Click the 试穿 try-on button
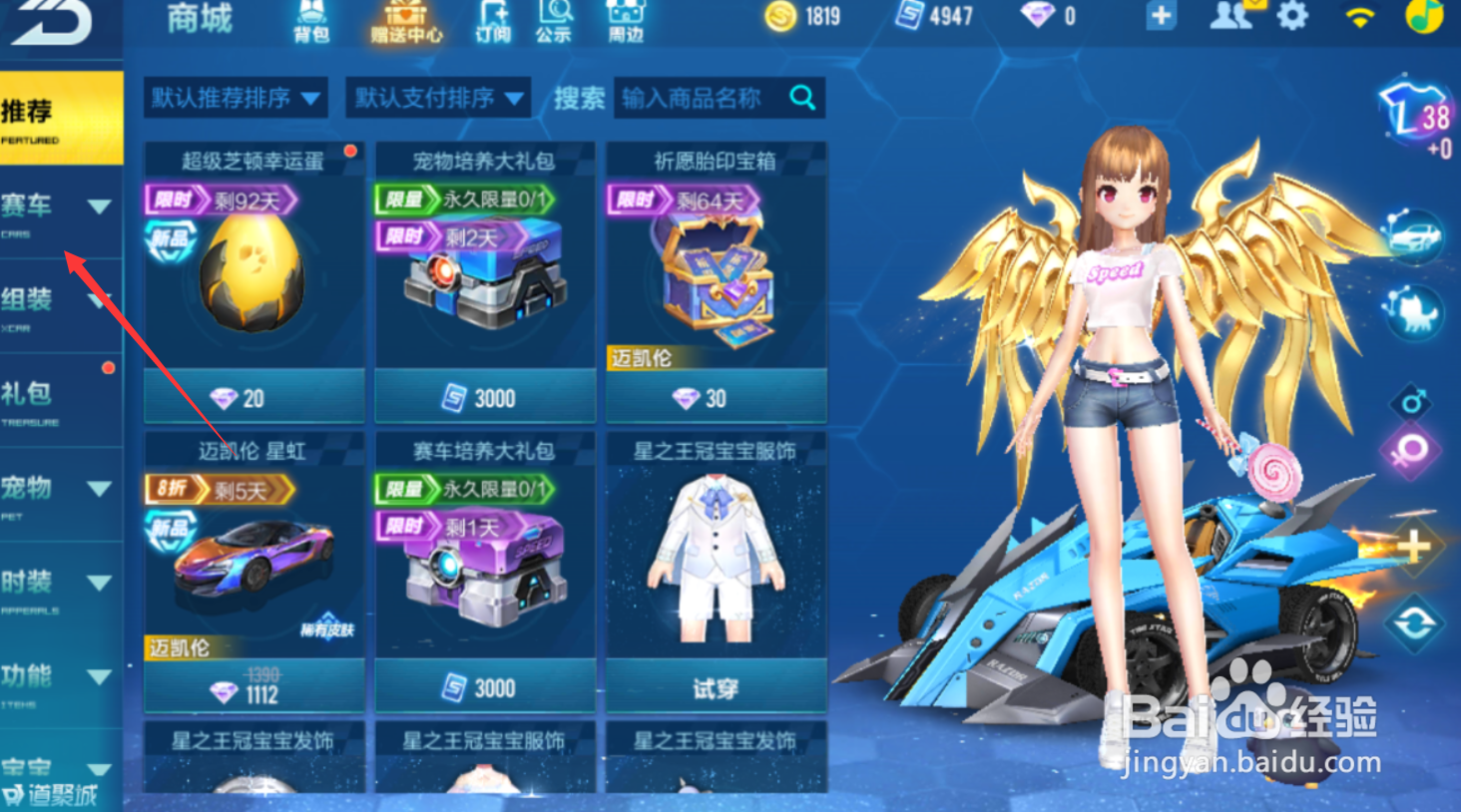Screen dimensions: 1461x812 point(715,687)
